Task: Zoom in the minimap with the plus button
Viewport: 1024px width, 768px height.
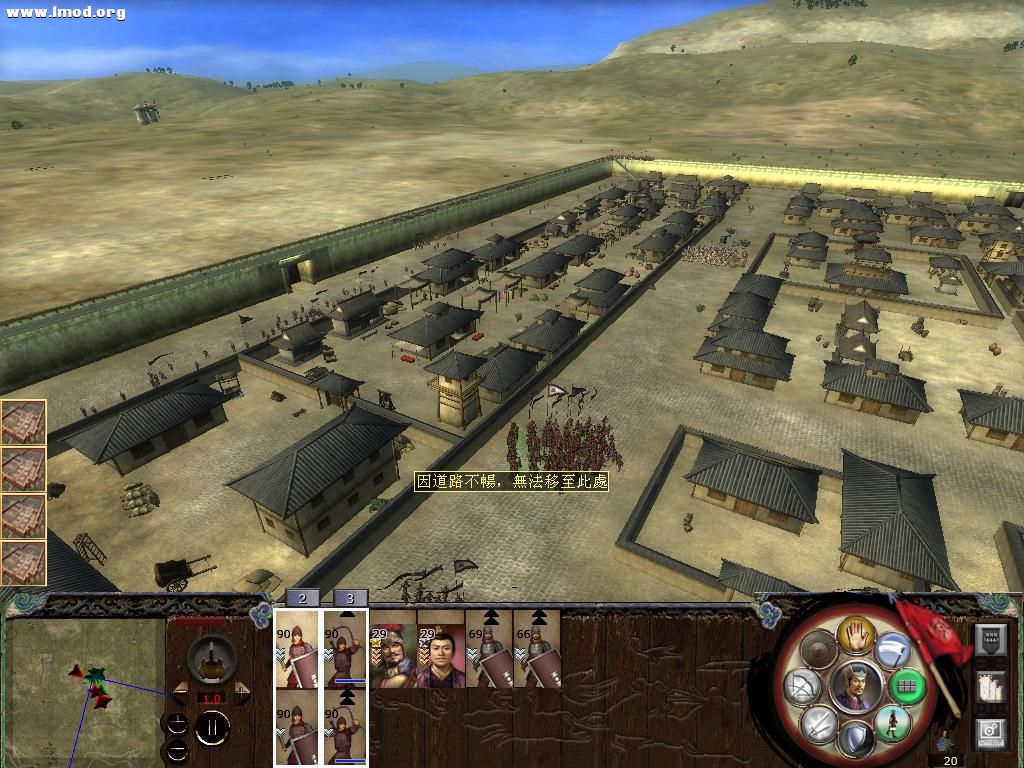Action: 177,723
